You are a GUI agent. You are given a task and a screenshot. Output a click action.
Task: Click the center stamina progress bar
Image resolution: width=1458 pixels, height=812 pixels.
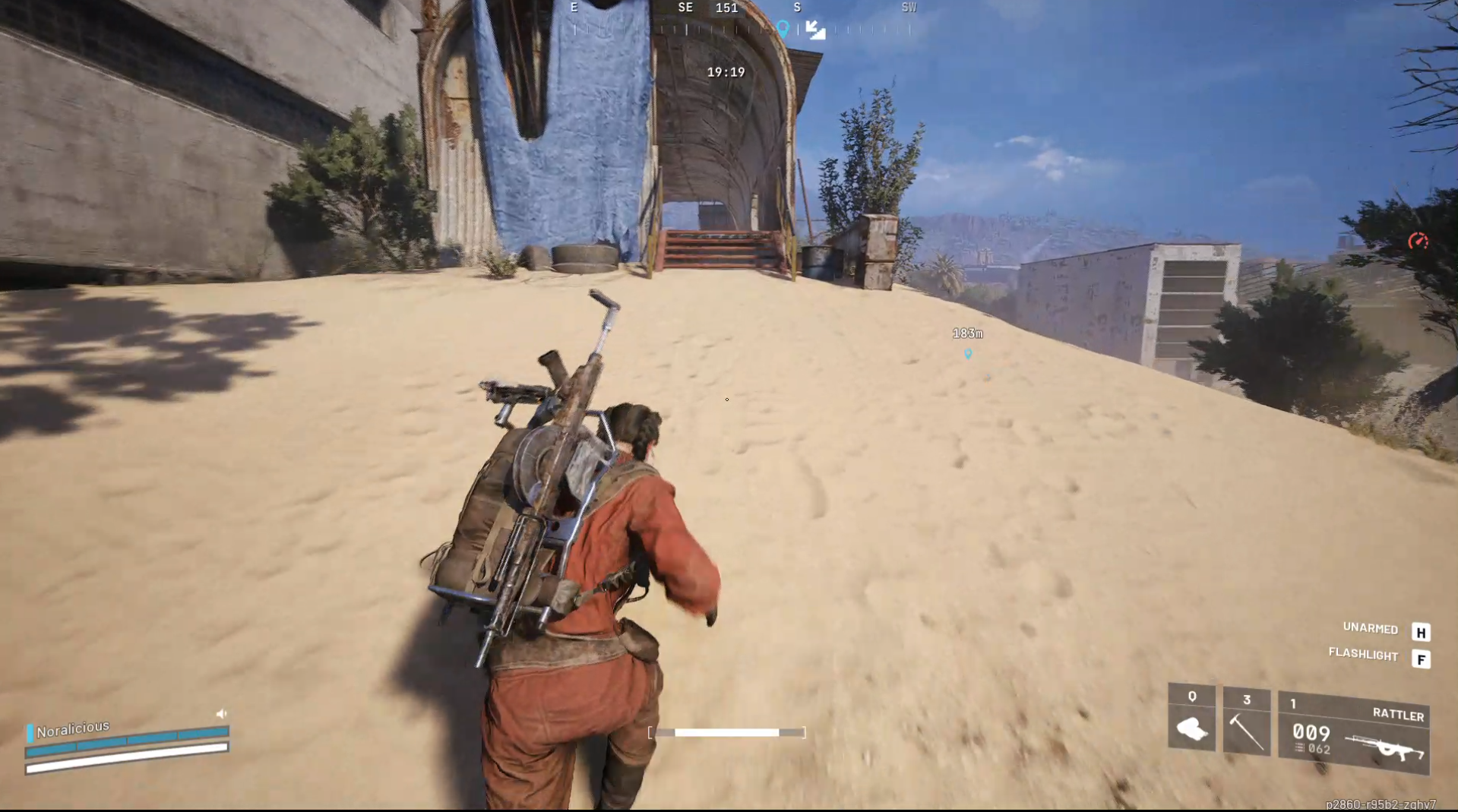[726, 732]
